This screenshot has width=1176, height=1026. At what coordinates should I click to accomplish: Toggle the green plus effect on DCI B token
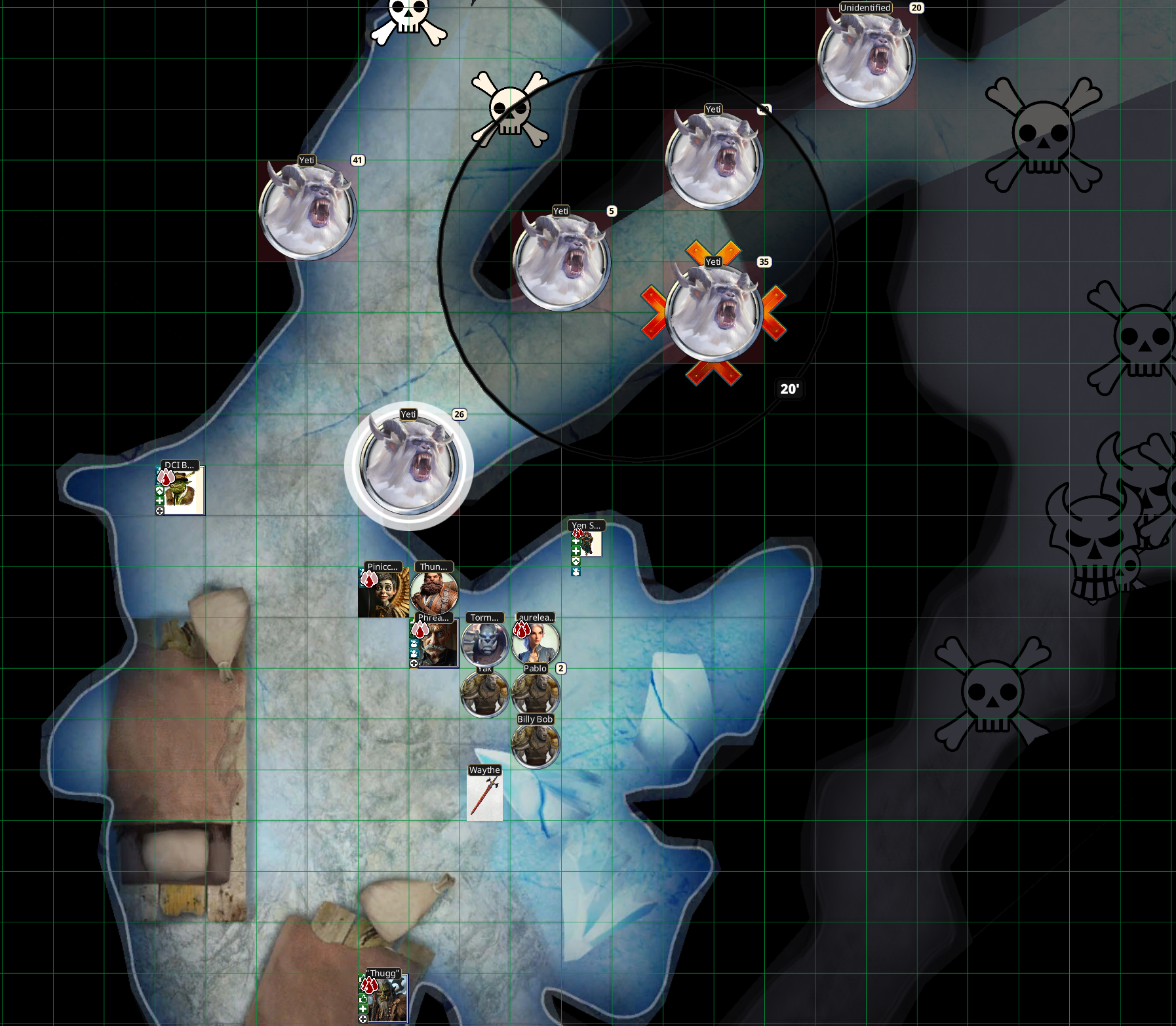[x=160, y=501]
